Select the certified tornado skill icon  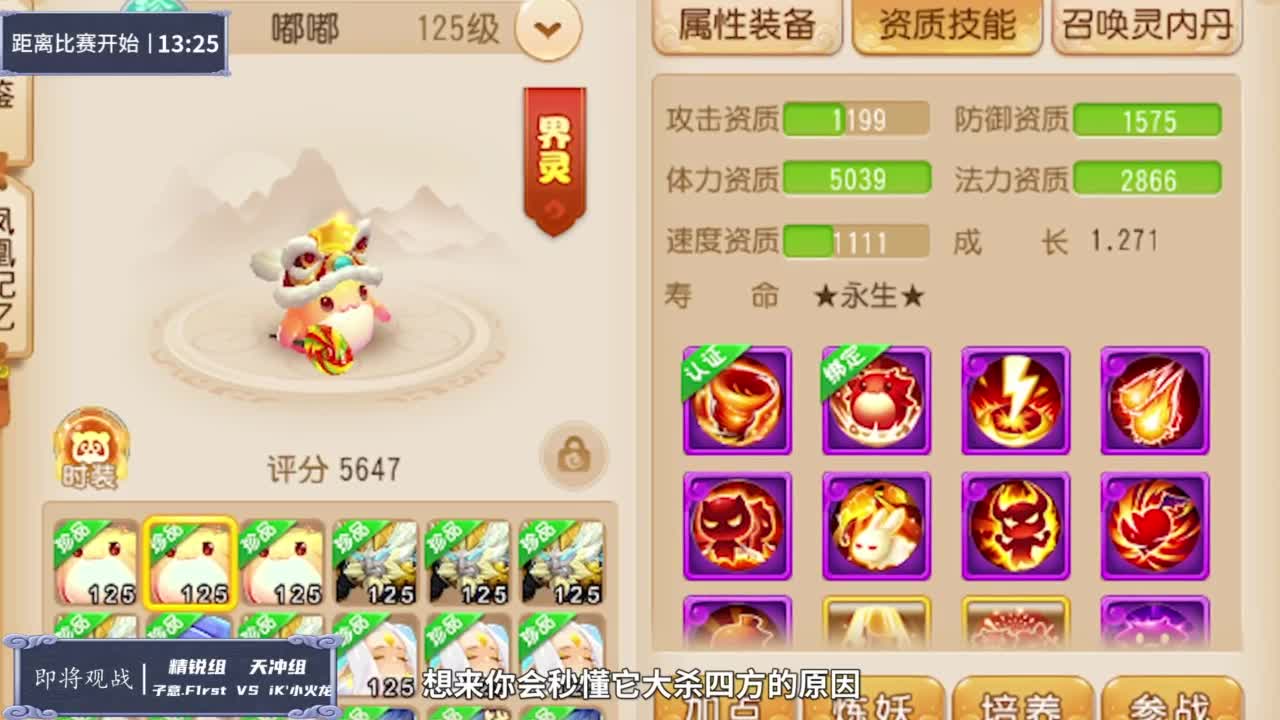(x=737, y=399)
